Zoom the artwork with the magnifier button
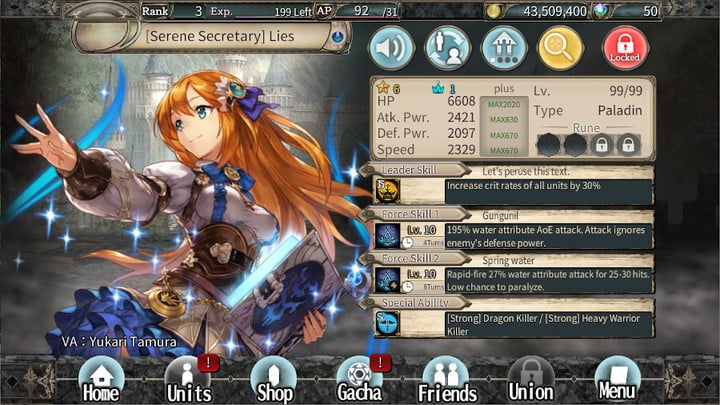 [x=561, y=48]
